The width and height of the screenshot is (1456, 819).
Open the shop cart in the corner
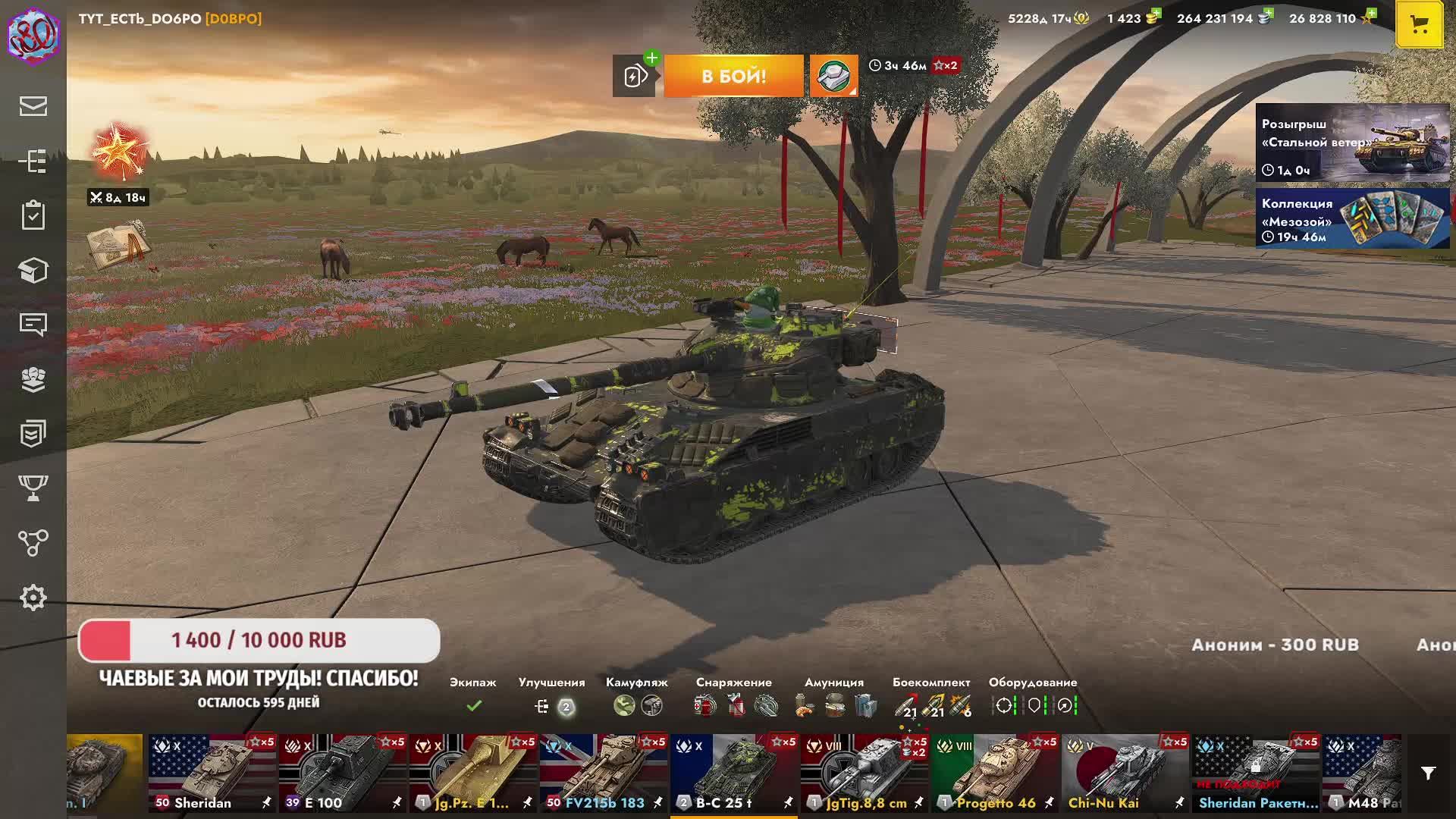click(x=1419, y=25)
